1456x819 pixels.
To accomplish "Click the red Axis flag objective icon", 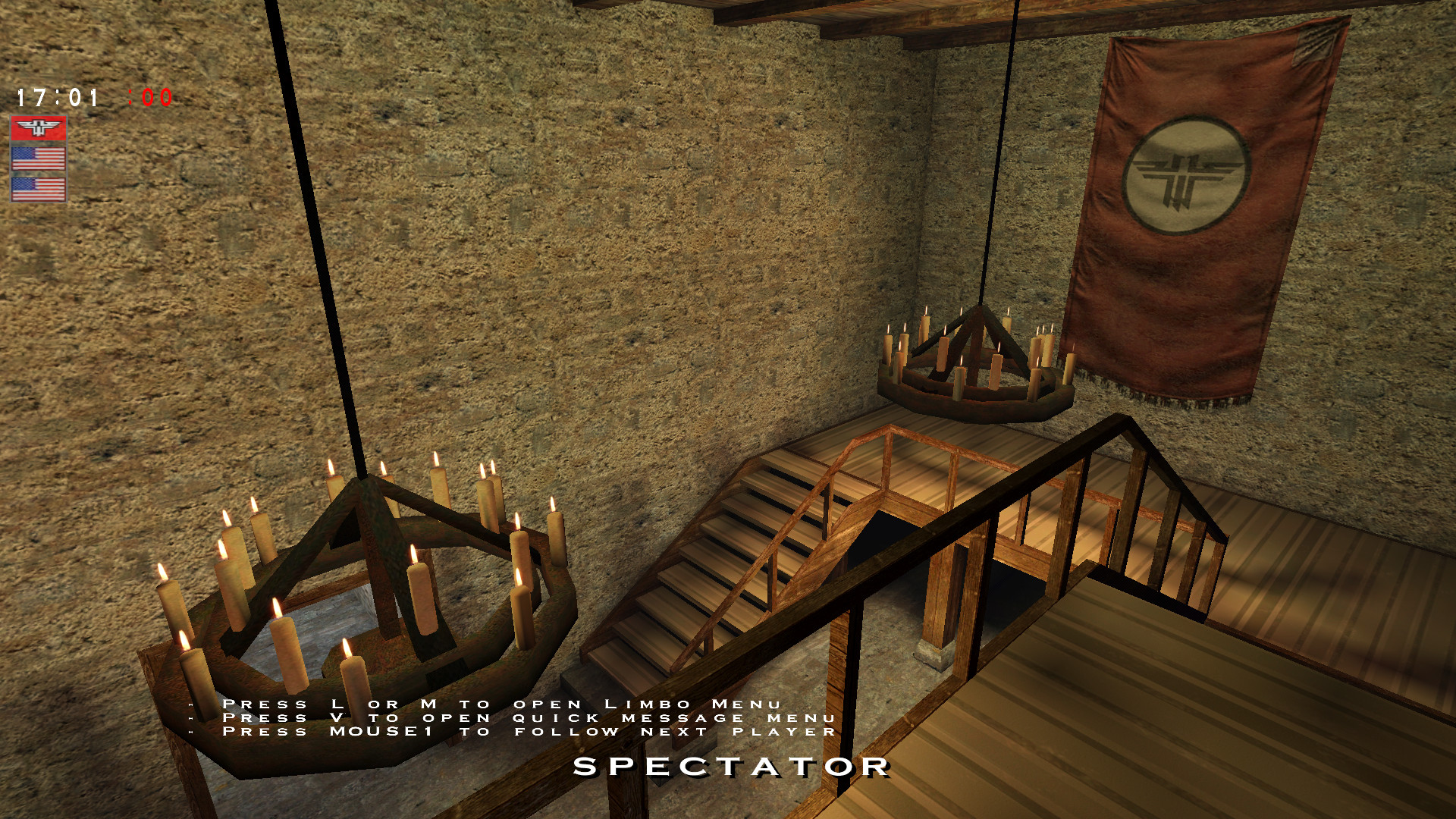I will pyautogui.click(x=39, y=127).
